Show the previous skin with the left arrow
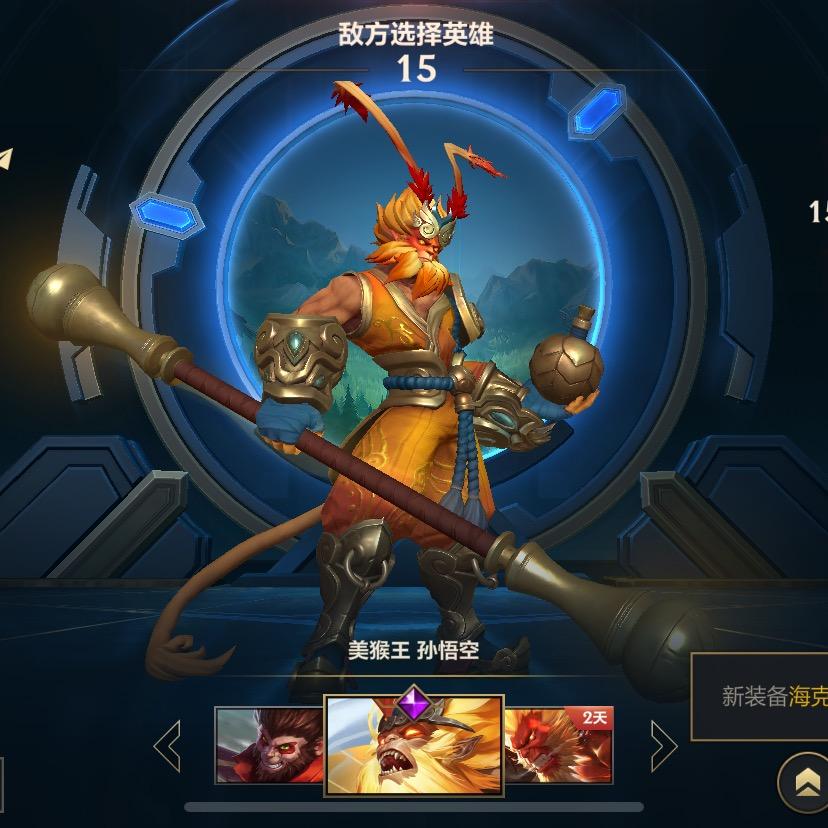This screenshot has width=828, height=828. tap(168, 744)
